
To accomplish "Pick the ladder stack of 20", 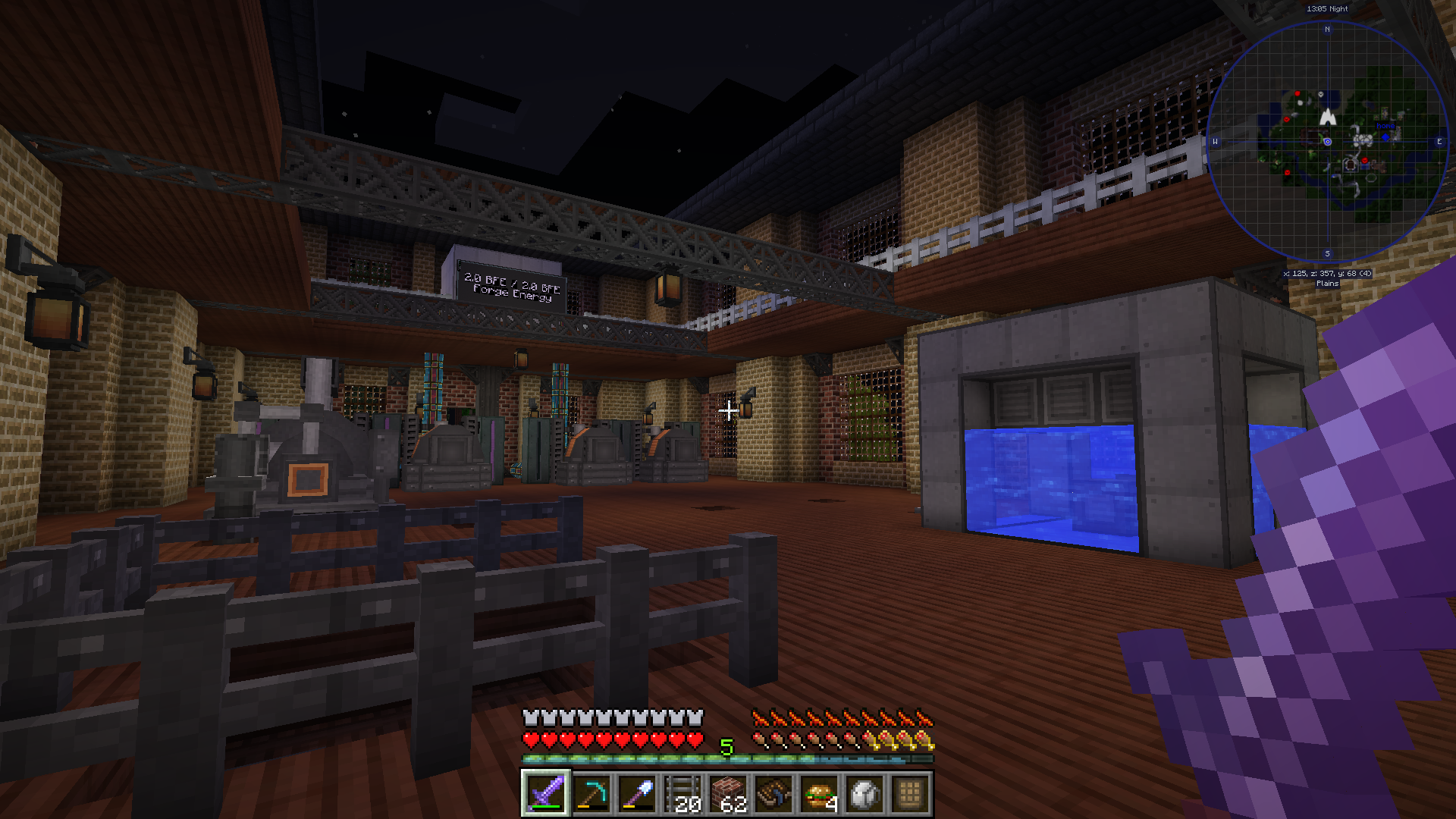I will pyautogui.click(x=682, y=794).
